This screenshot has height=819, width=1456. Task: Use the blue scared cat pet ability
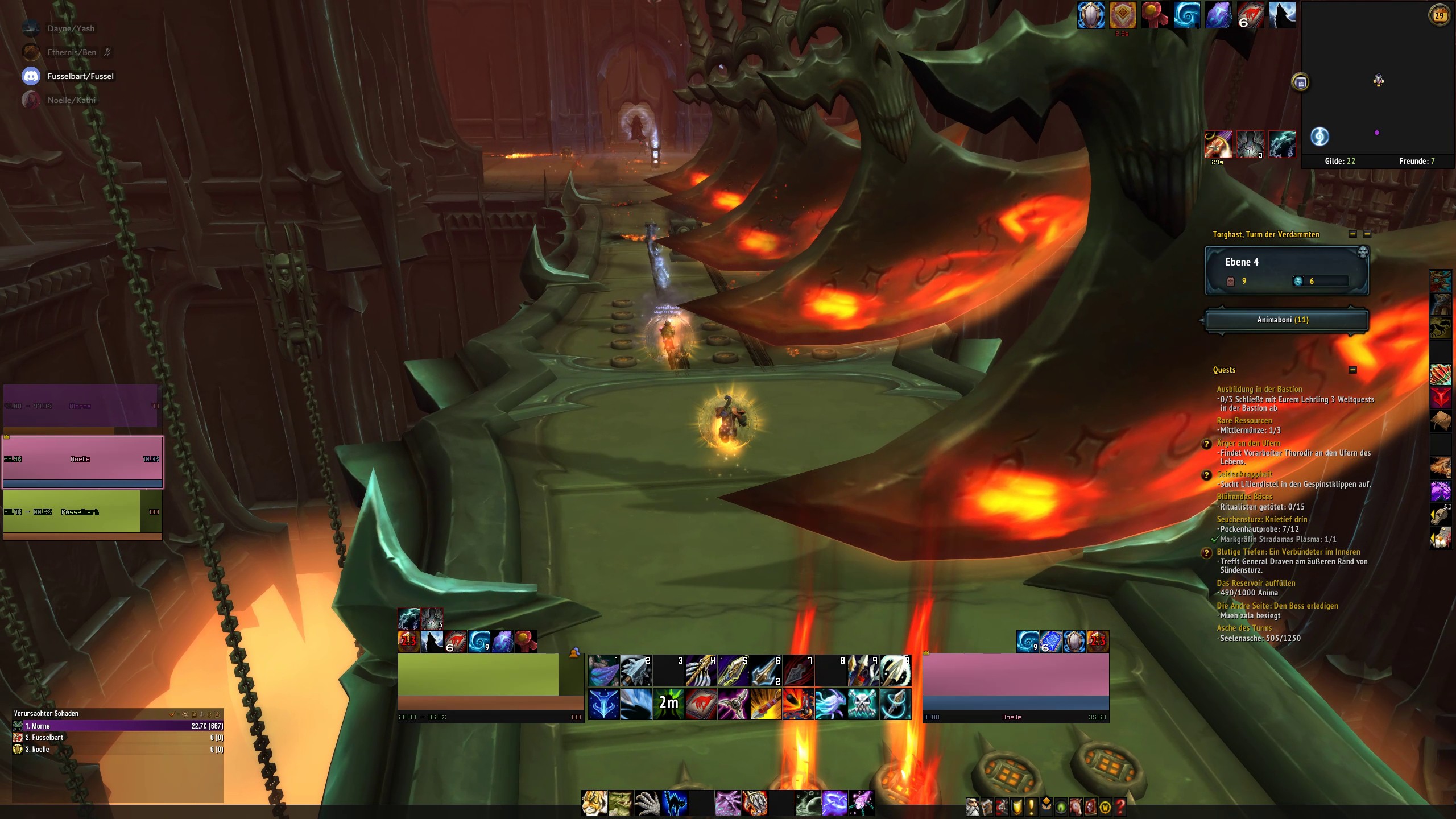point(675,803)
